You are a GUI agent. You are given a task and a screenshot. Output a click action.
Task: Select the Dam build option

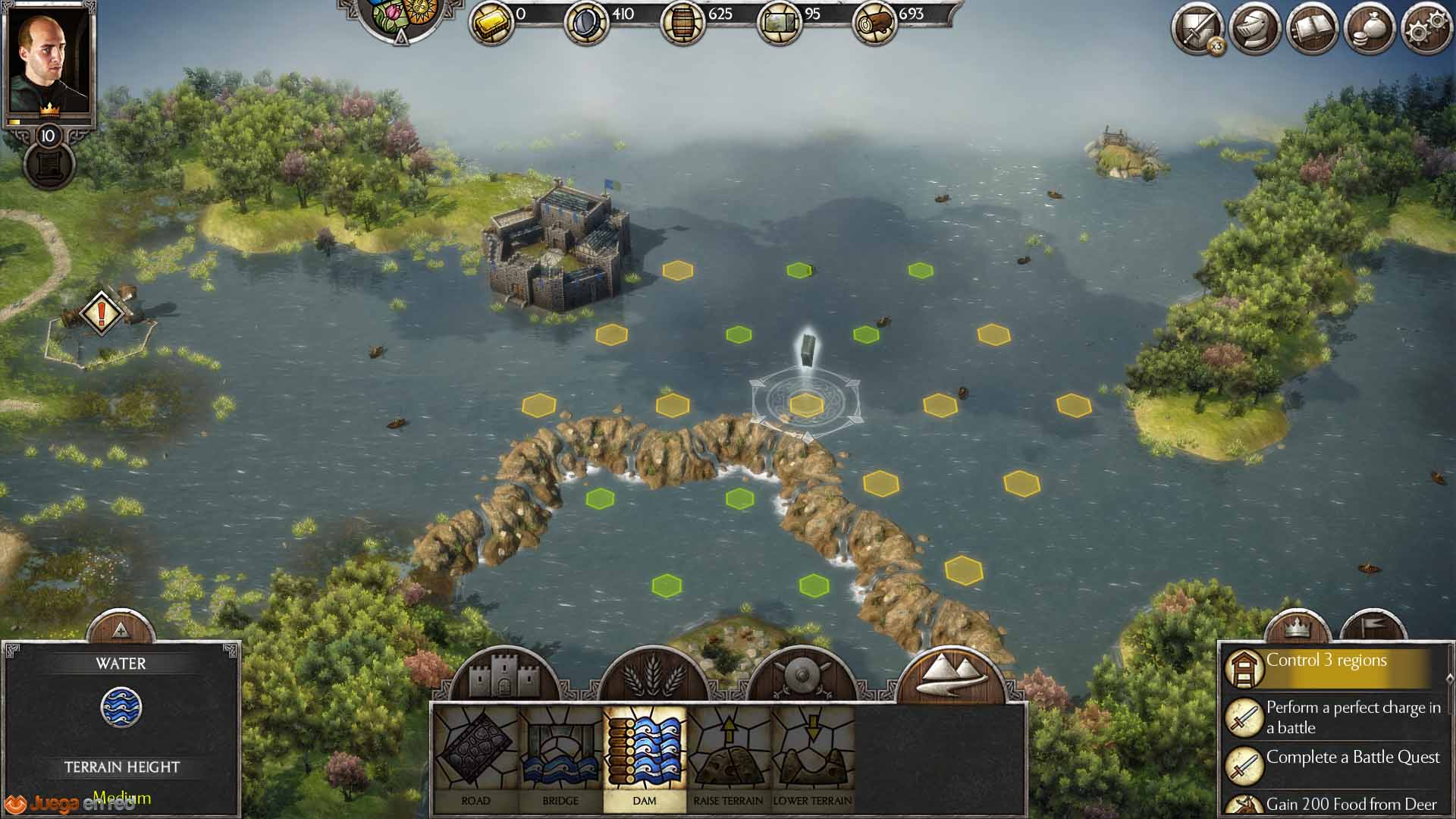tap(645, 758)
